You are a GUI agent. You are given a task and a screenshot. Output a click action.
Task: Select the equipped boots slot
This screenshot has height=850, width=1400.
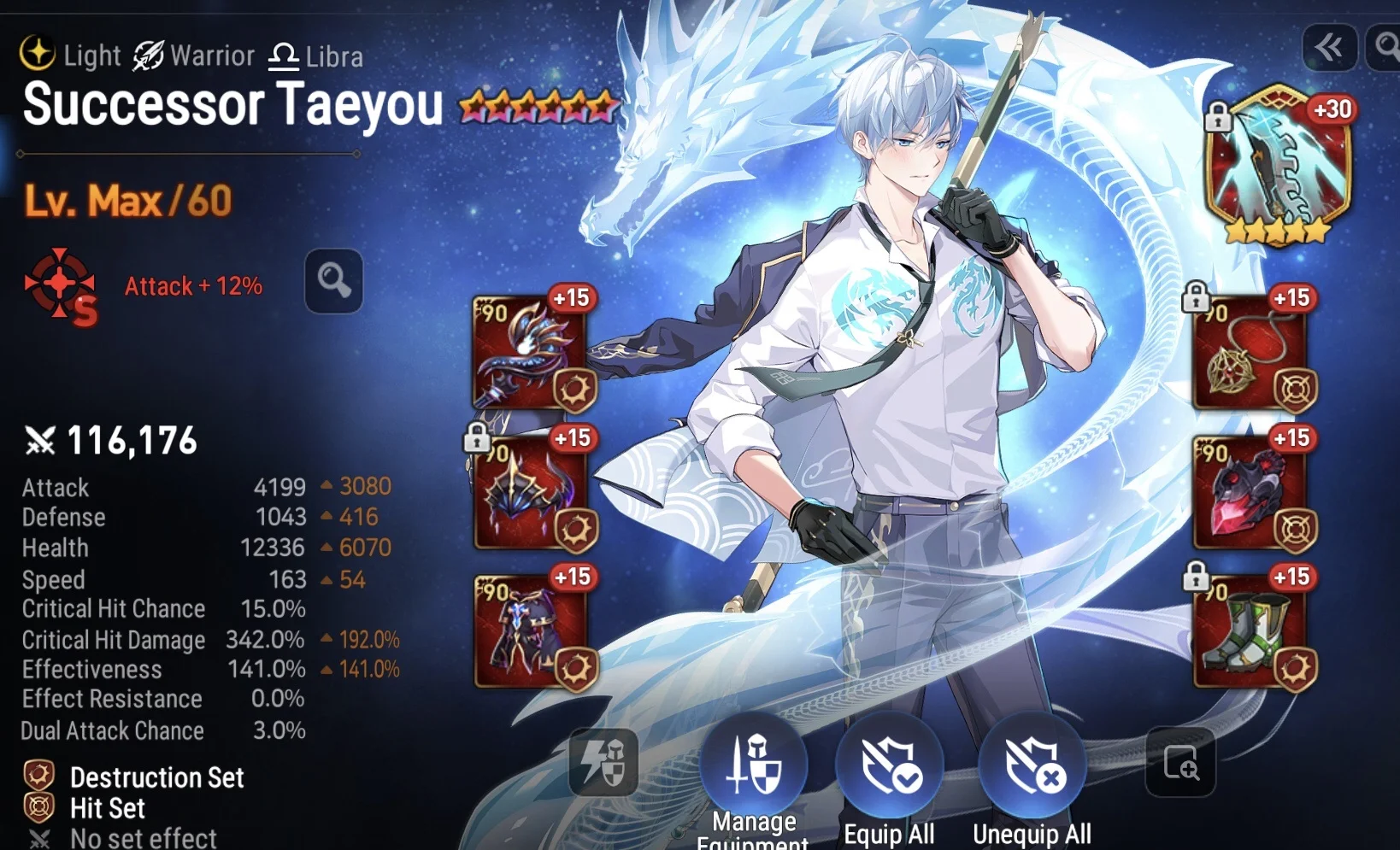(1250, 630)
